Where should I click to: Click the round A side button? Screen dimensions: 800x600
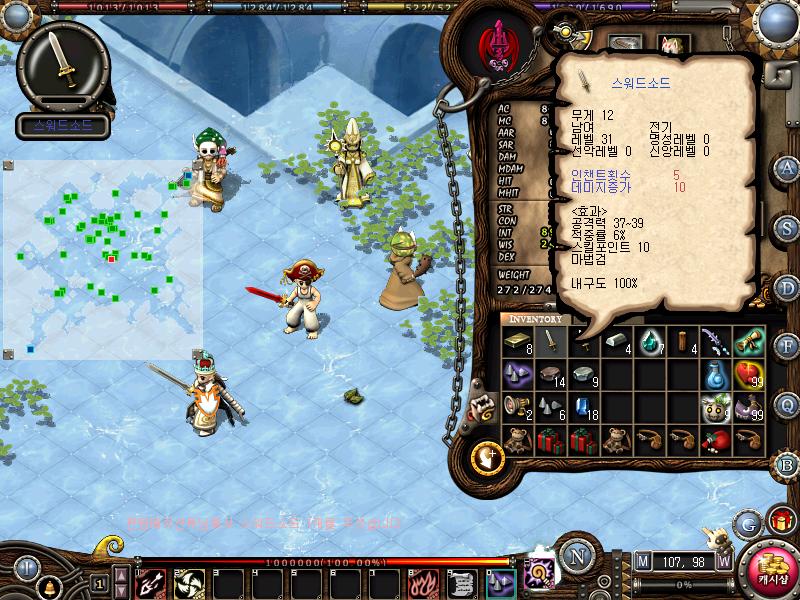787,168
